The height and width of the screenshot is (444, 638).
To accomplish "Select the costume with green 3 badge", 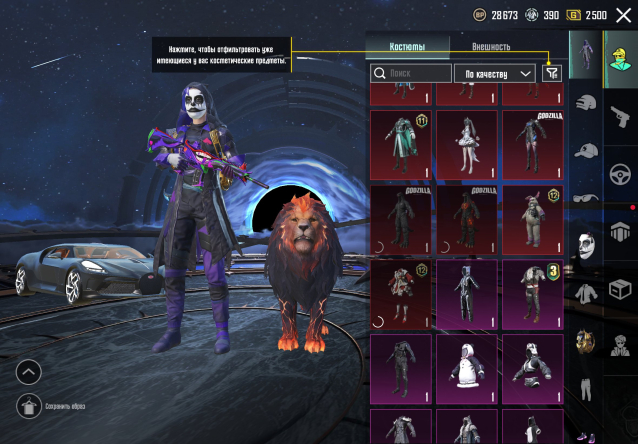I will (x=532, y=293).
